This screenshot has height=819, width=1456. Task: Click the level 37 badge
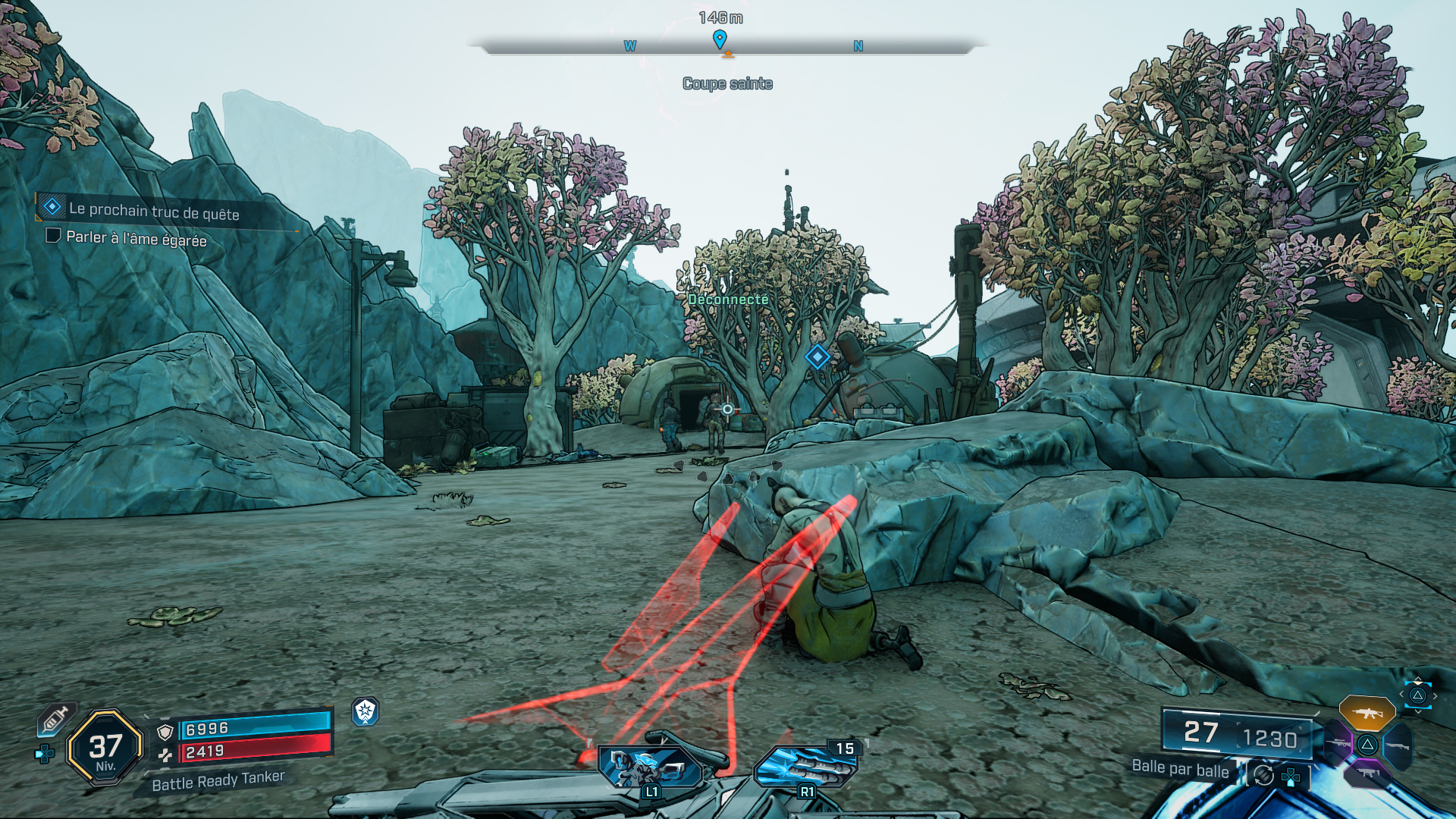click(105, 748)
